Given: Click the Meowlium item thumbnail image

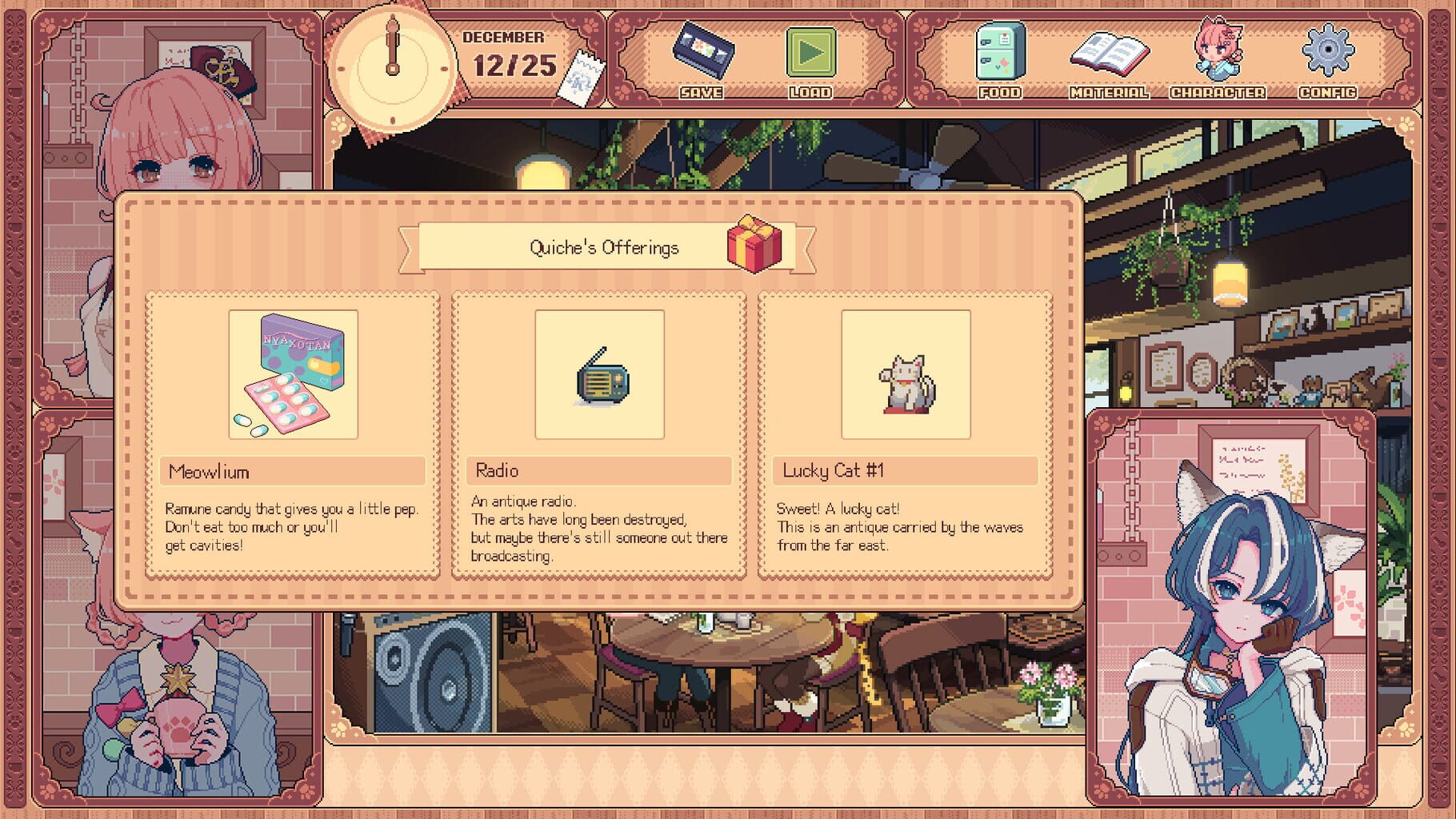Looking at the screenshot, I should tap(291, 376).
